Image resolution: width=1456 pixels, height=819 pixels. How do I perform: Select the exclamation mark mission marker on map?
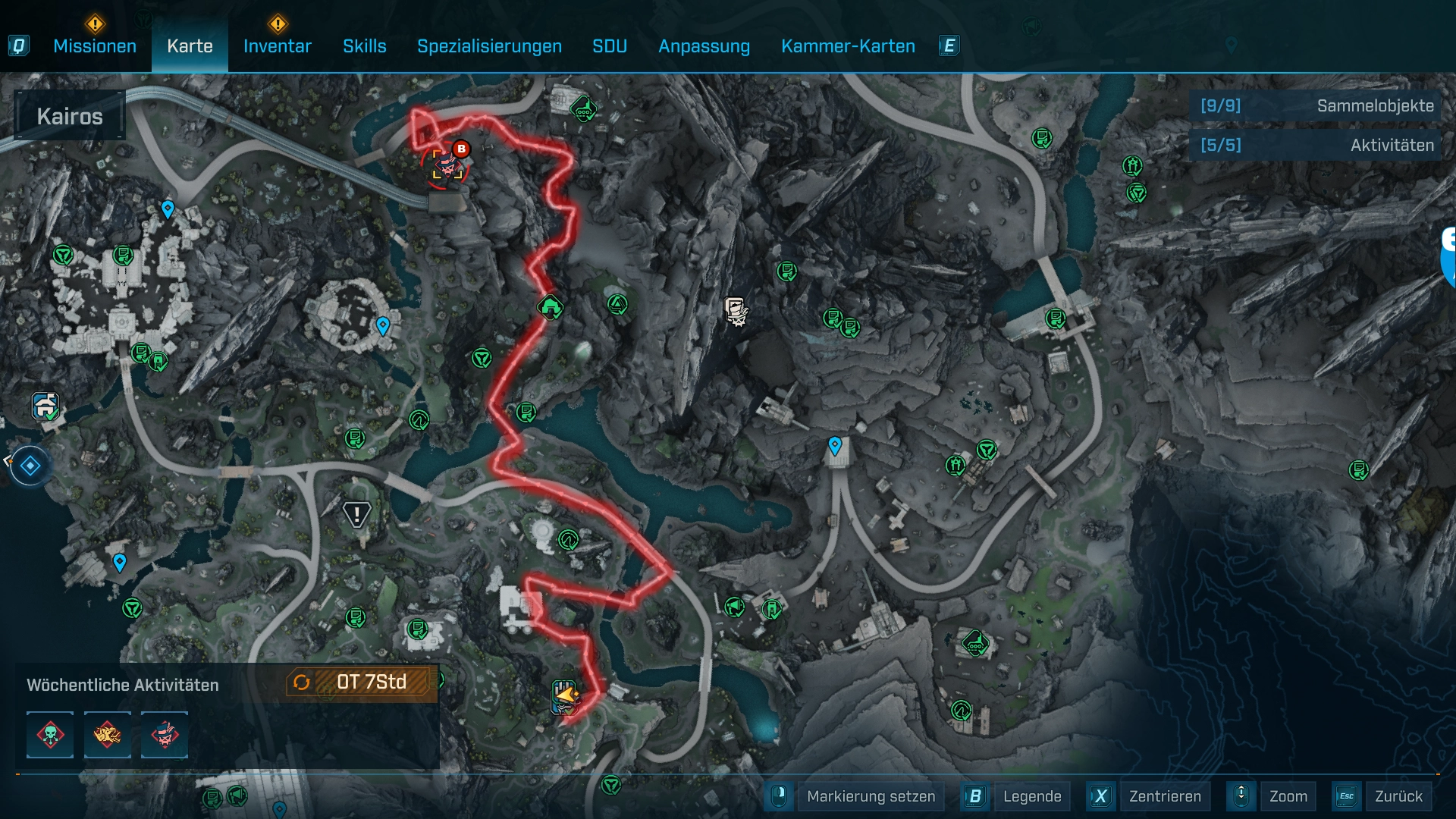click(356, 515)
